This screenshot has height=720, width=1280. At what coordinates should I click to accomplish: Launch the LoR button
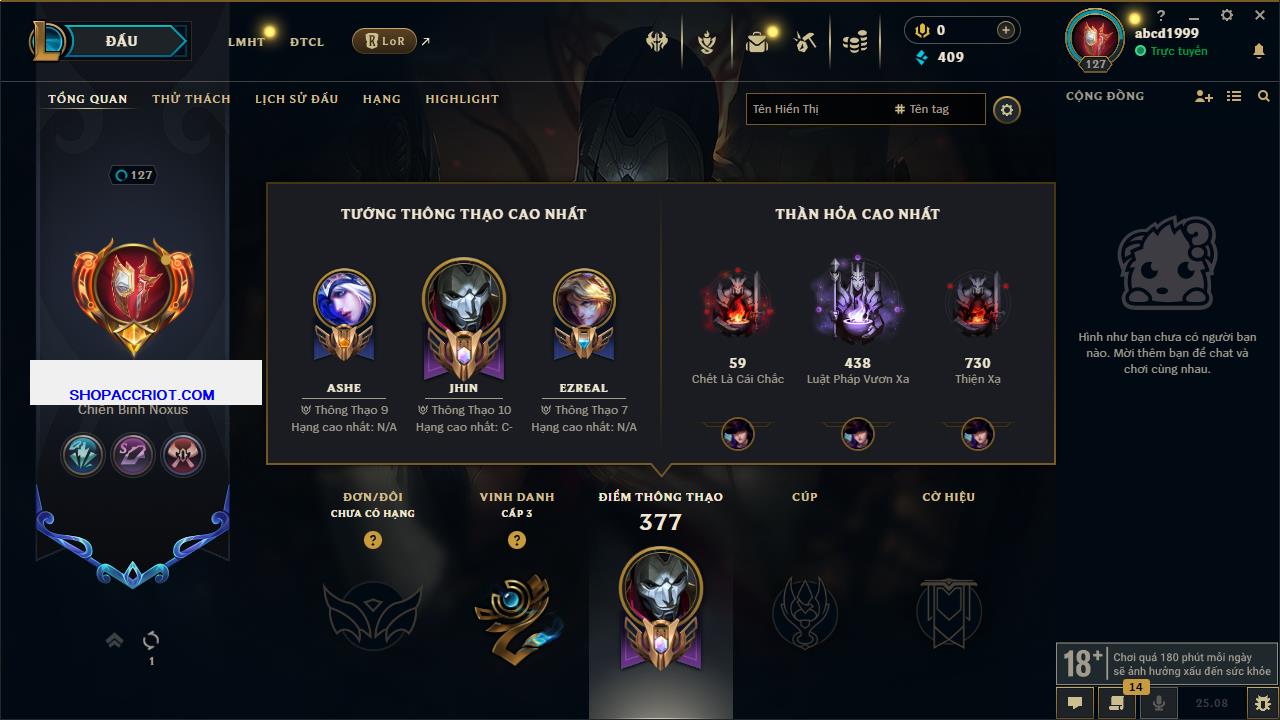click(x=384, y=41)
